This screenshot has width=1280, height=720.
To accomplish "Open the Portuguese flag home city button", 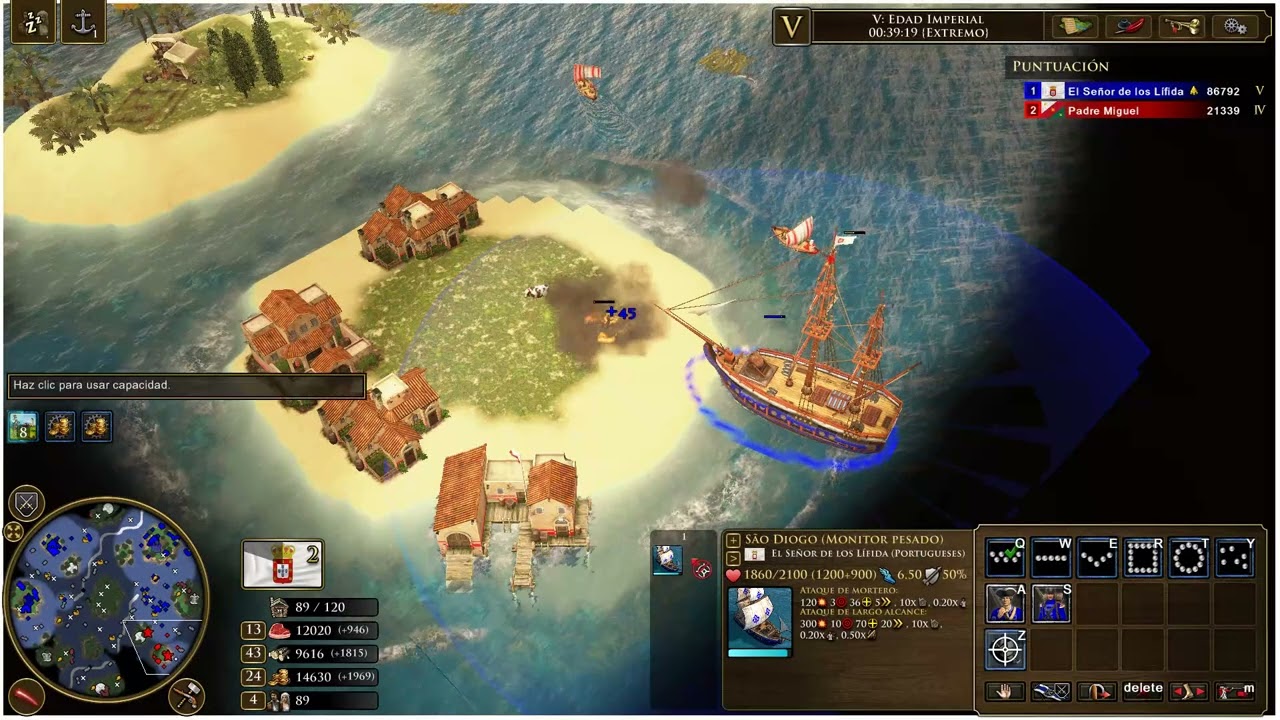I will pyautogui.click(x=283, y=564).
